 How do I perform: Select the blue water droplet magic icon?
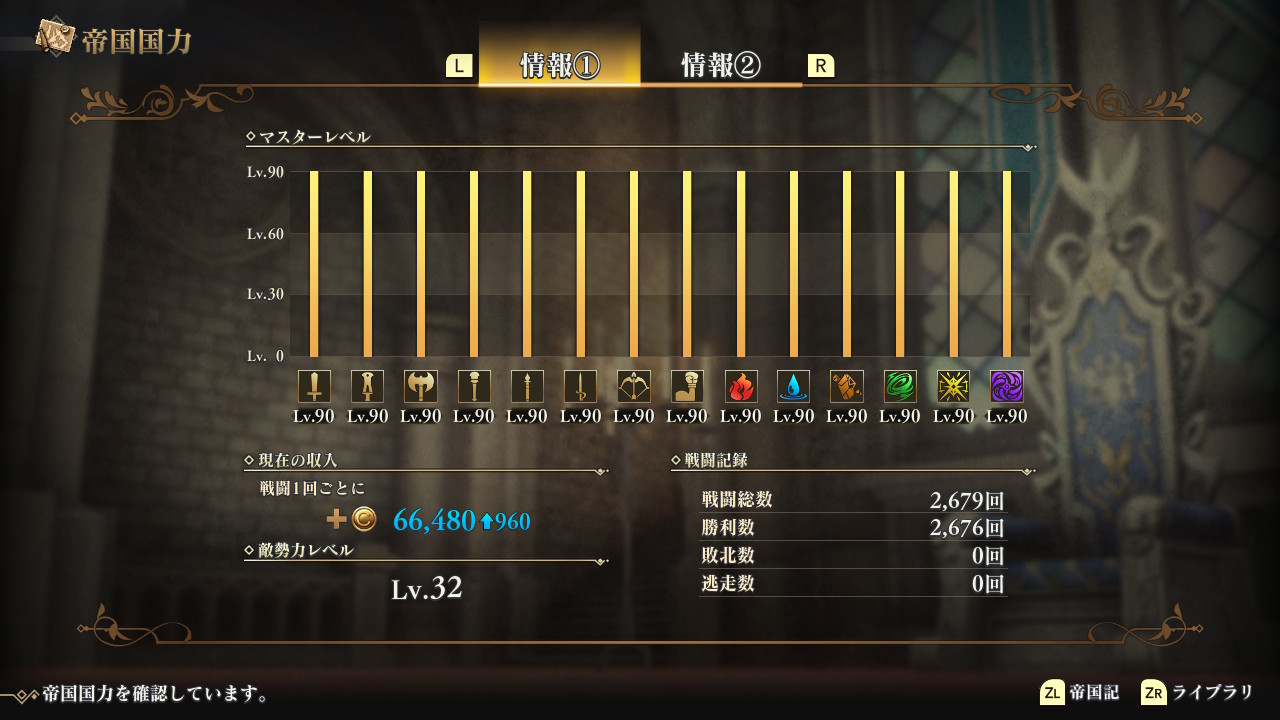point(794,386)
